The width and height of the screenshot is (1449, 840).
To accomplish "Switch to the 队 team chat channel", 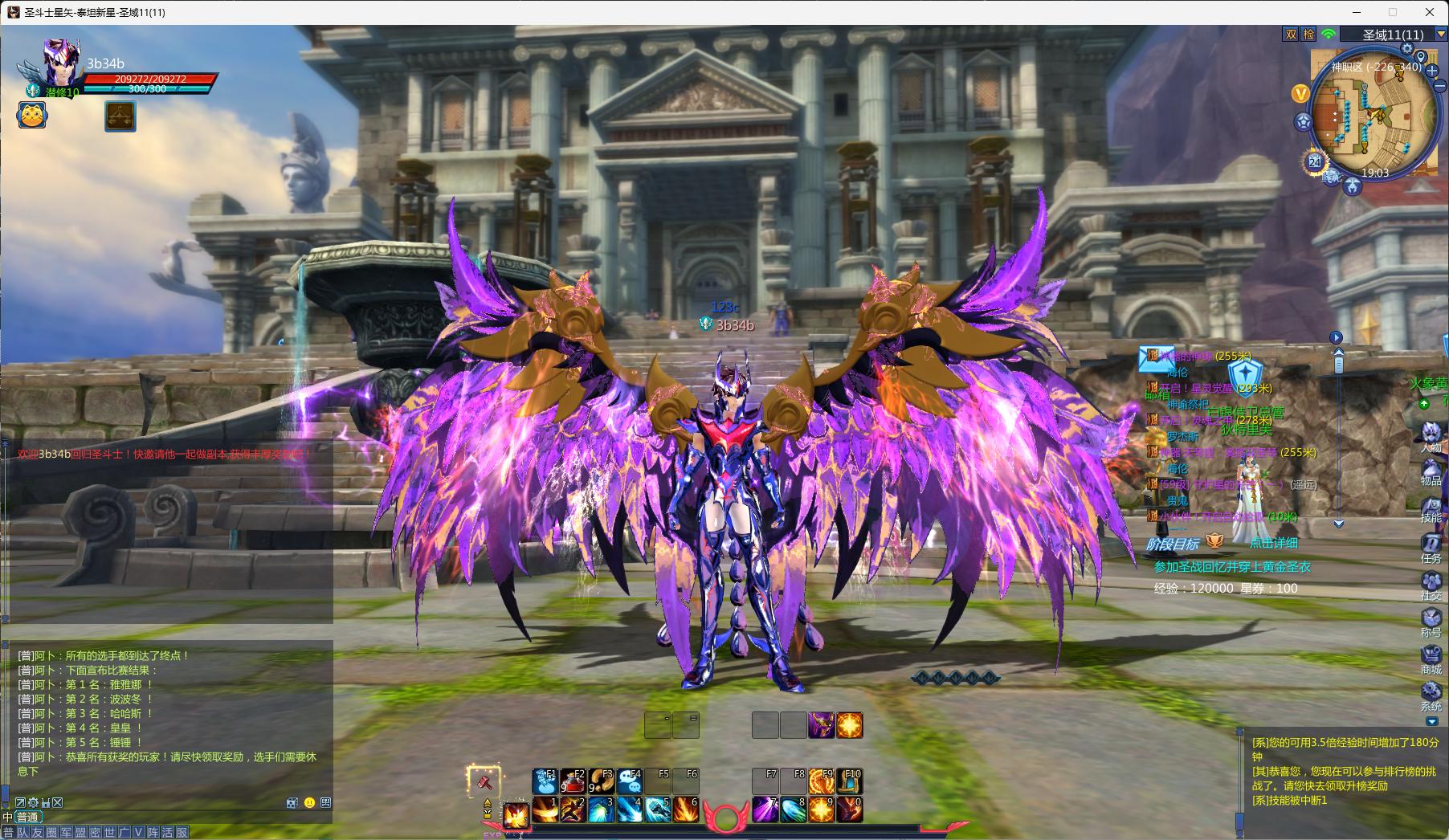I will tap(22, 833).
